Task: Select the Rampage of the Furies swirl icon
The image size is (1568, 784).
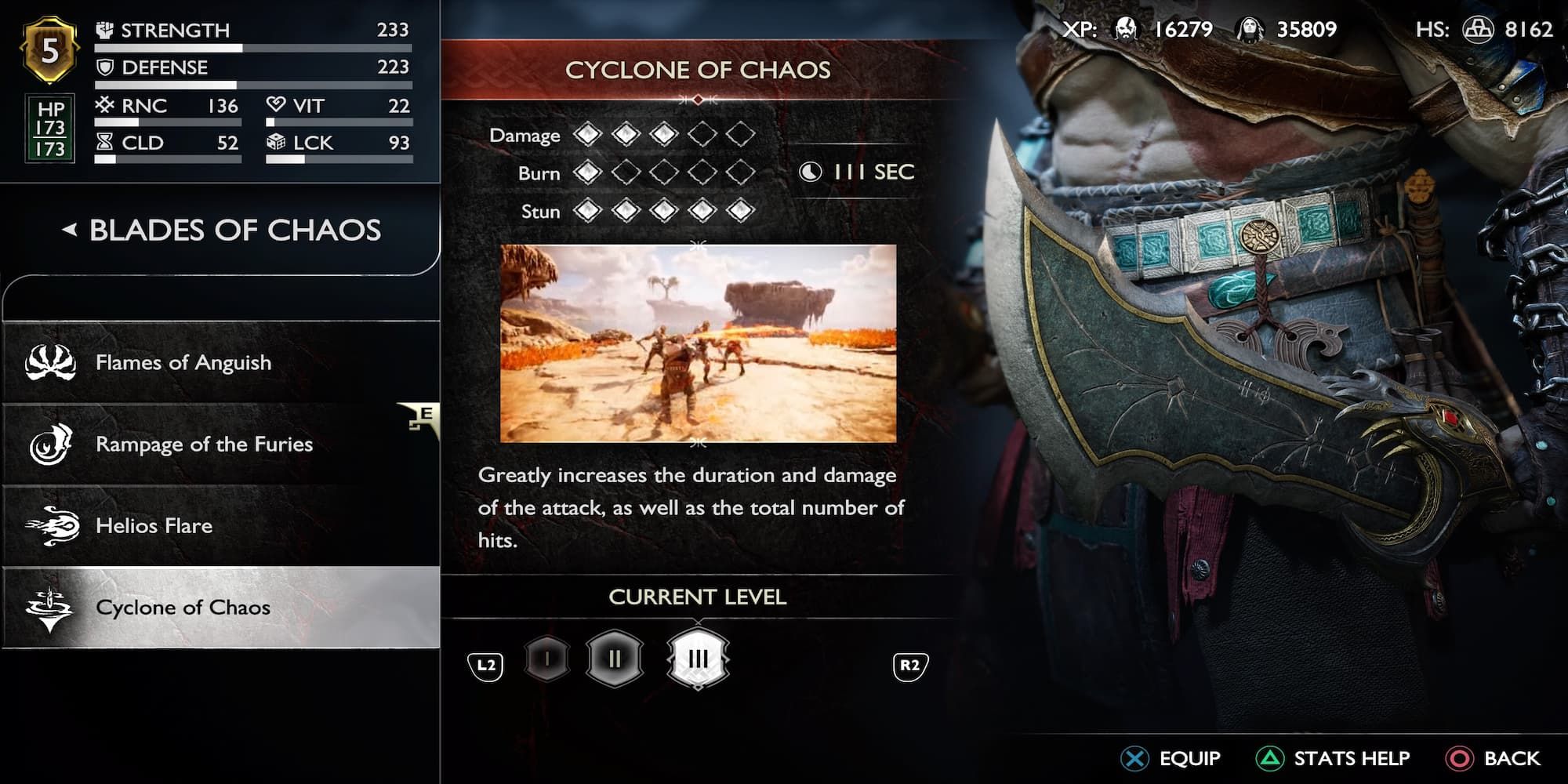Action: [51, 445]
